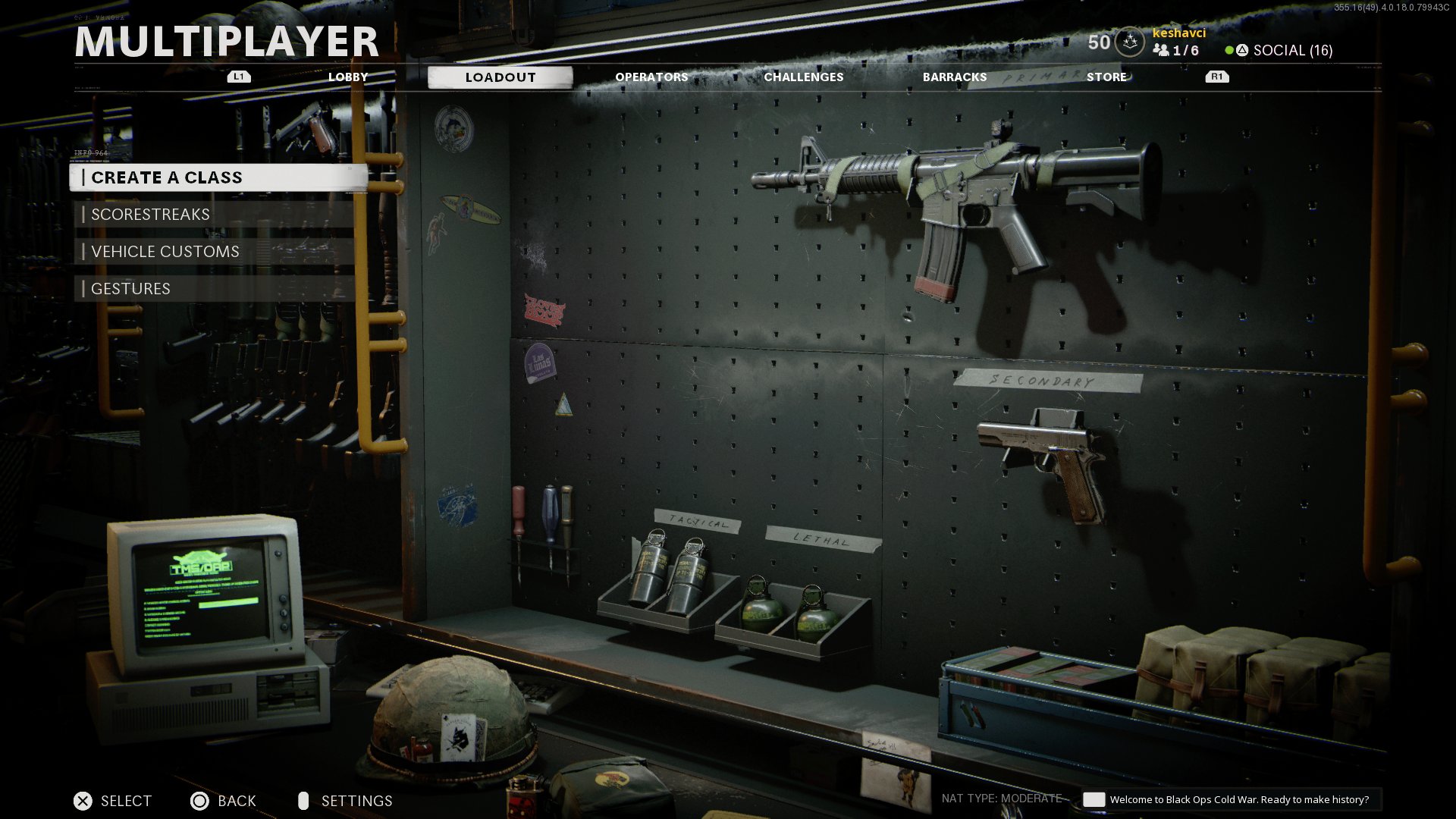Select the Loadout tab

500,77
